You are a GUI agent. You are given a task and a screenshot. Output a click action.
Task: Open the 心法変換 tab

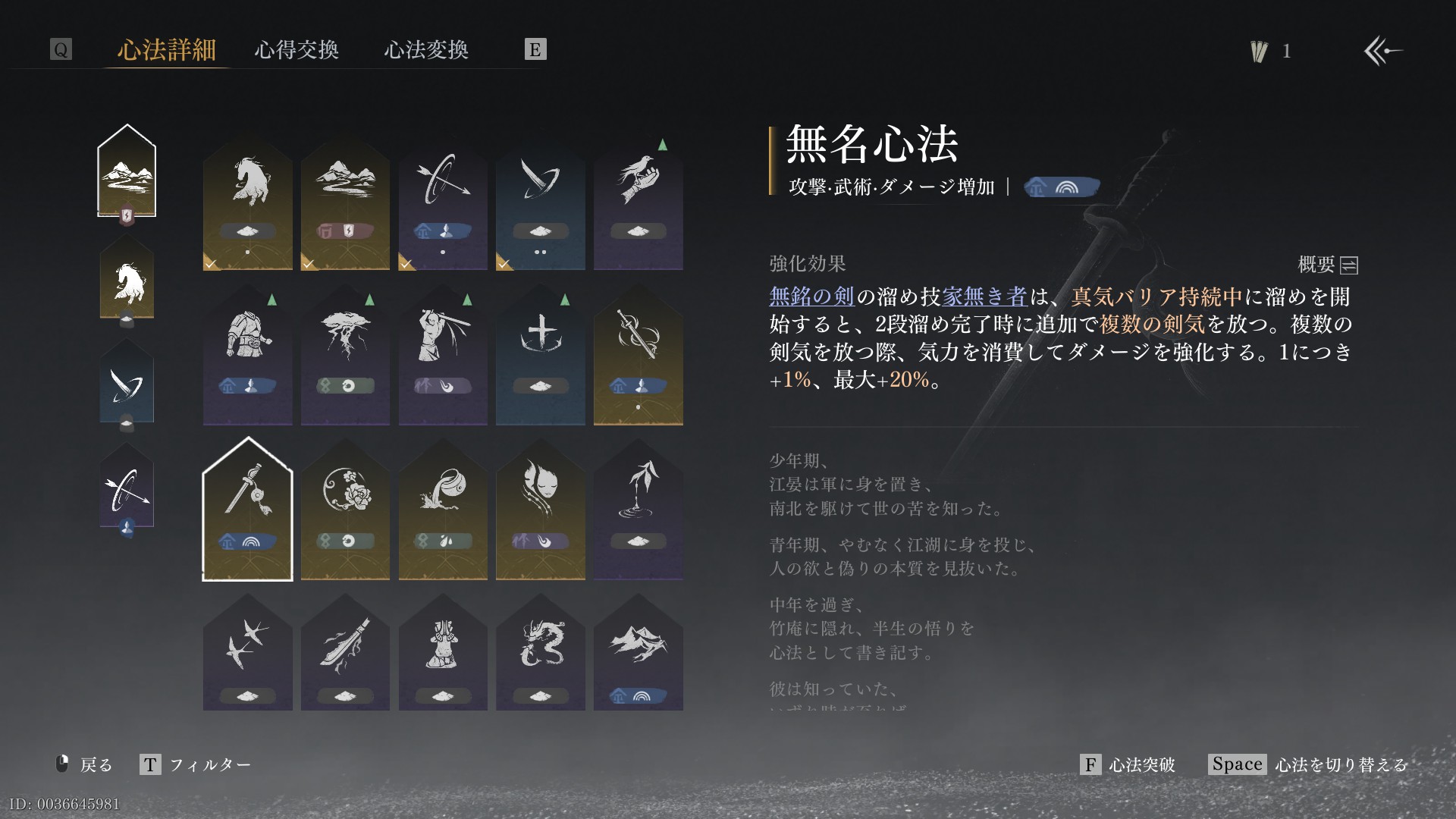point(426,50)
